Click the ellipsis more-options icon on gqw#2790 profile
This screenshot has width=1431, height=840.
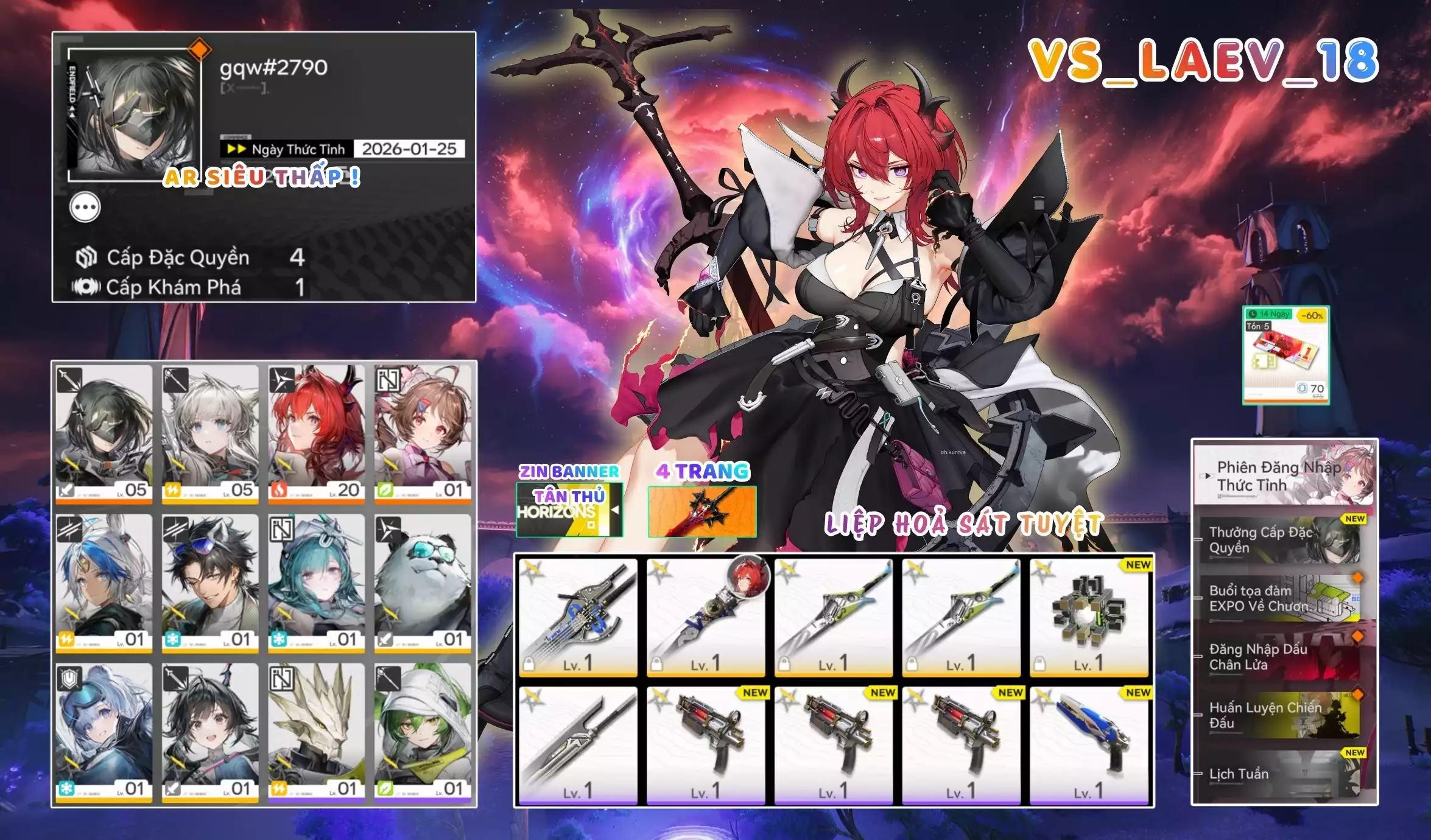pos(85,207)
